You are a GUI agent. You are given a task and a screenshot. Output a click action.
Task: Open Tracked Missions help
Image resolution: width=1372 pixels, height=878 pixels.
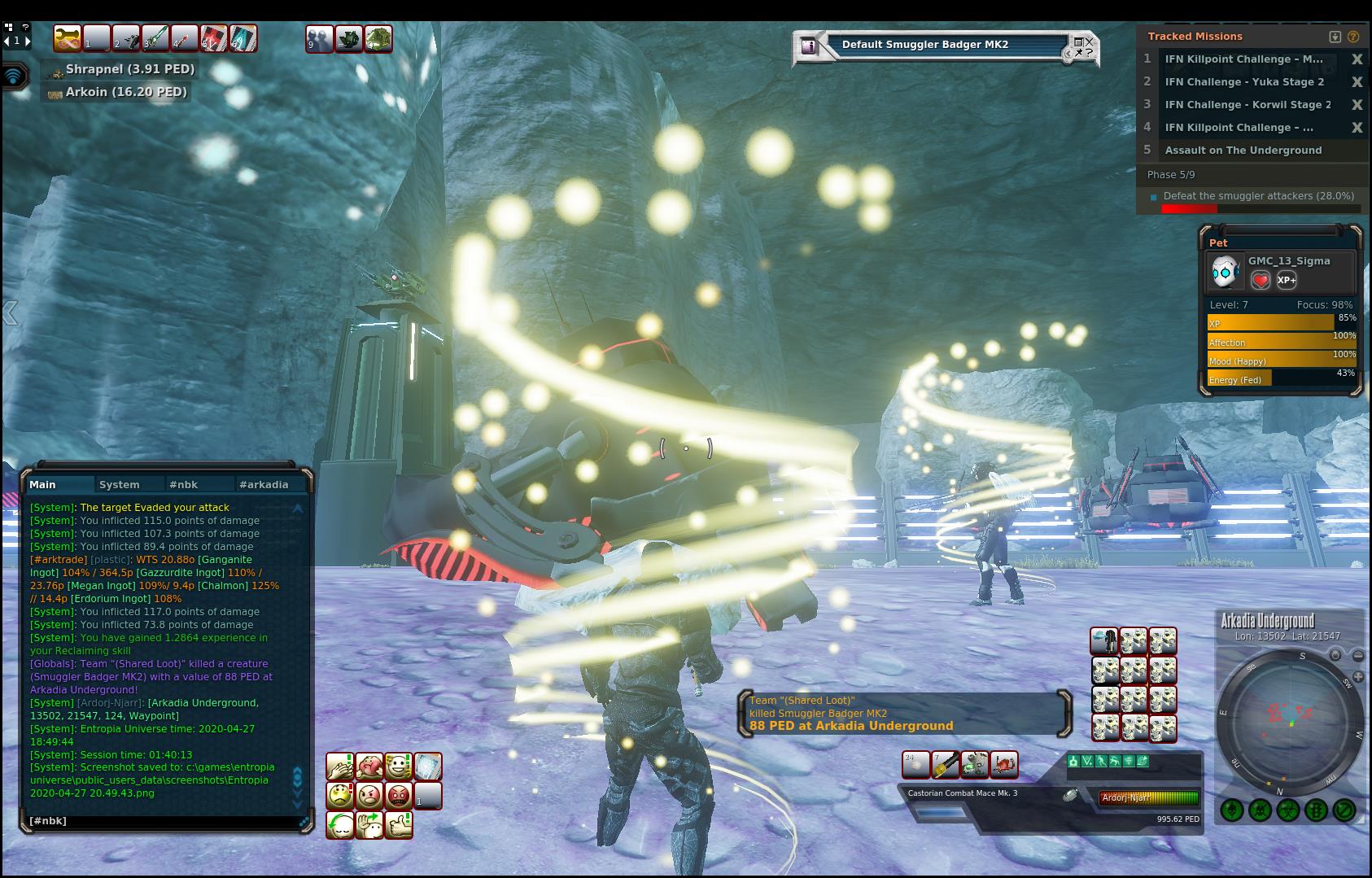[1353, 37]
